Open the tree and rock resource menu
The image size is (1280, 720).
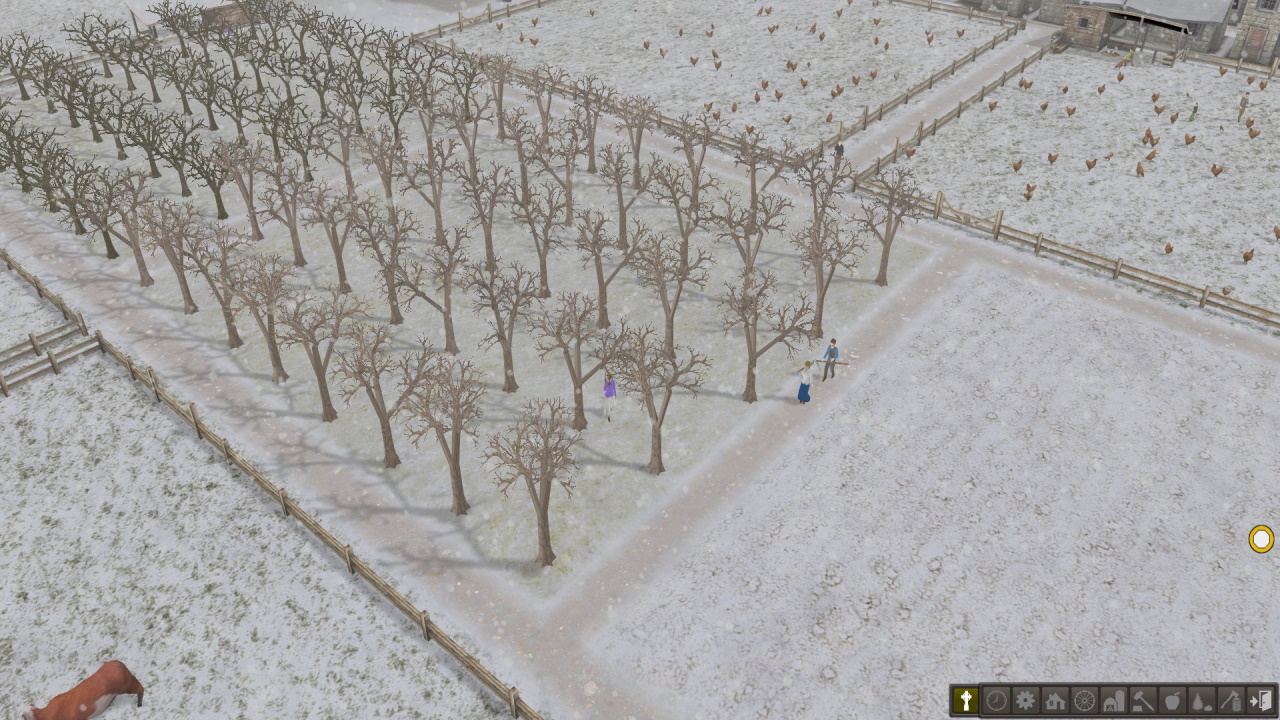click(x=1202, y=700)
